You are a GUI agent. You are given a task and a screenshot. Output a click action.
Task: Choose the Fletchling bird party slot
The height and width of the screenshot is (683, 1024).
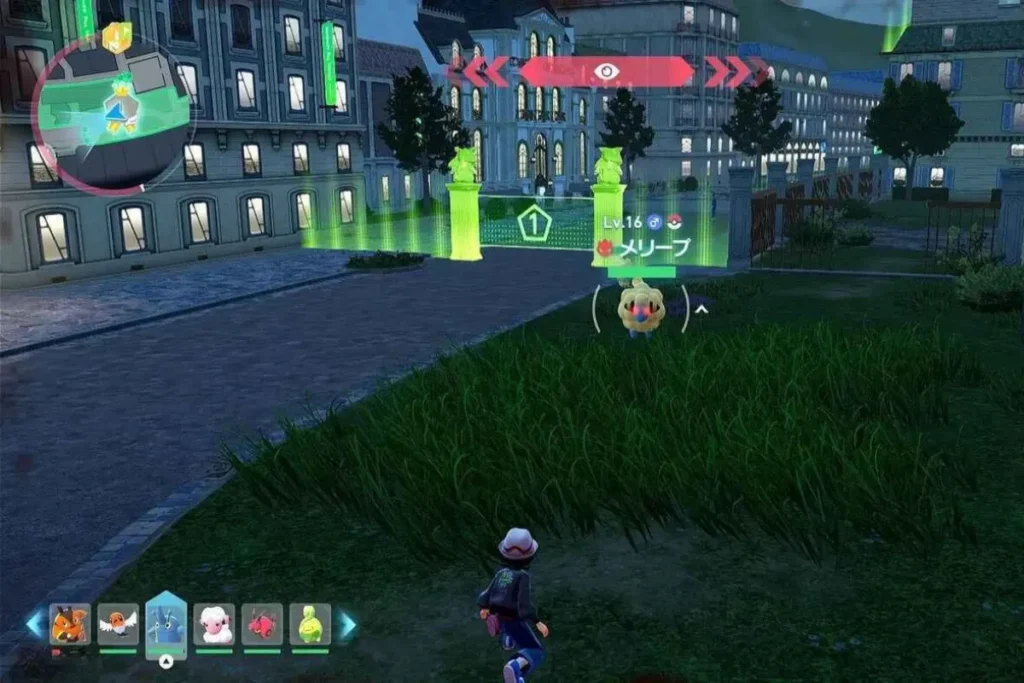click(x=118, y=624)
